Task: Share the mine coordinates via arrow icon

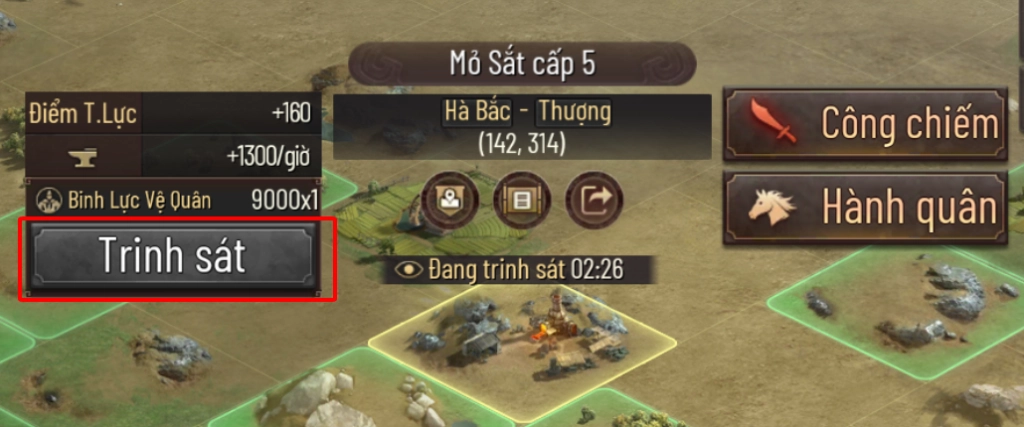Action: (593, 198)
